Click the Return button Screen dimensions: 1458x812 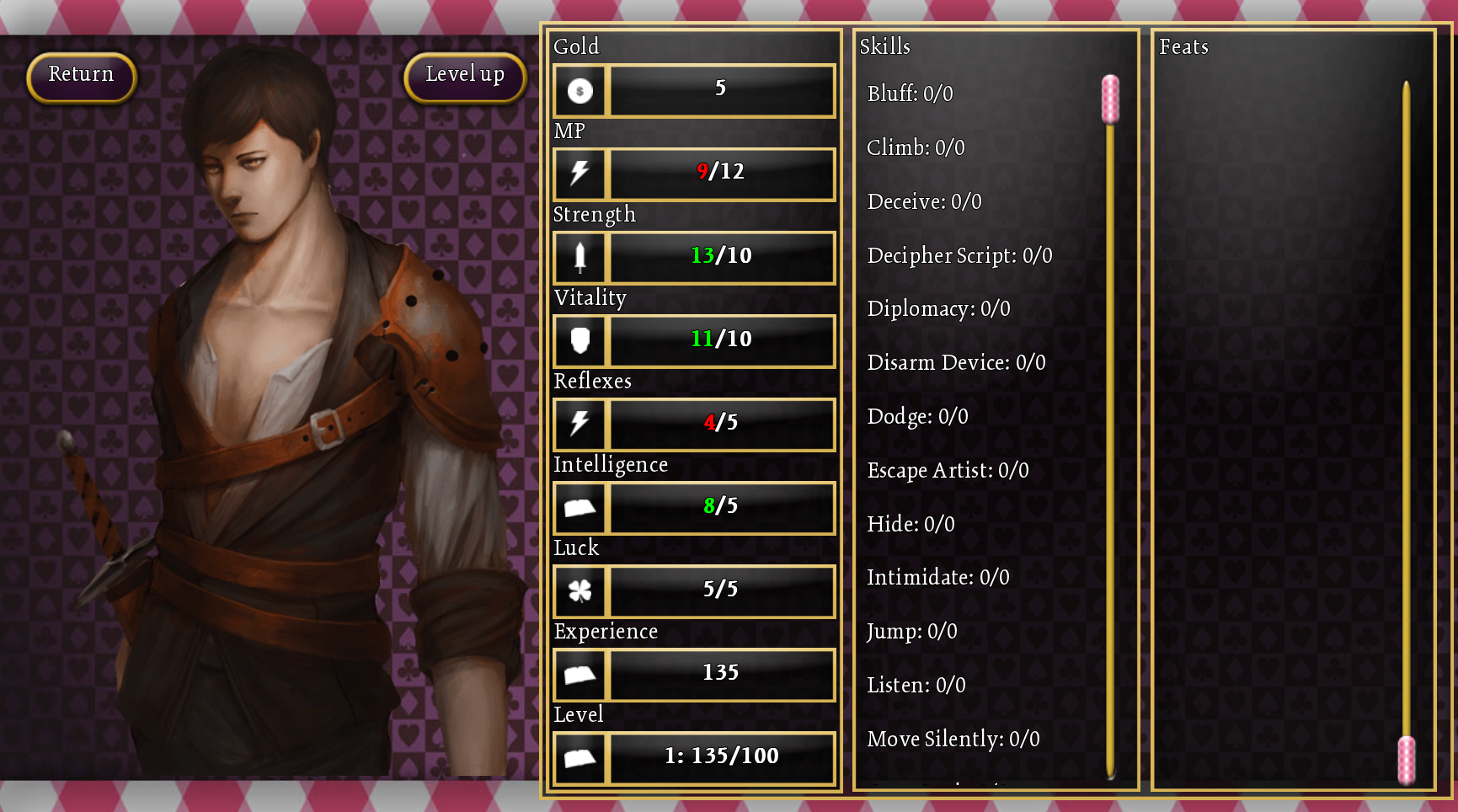[81, 77]
